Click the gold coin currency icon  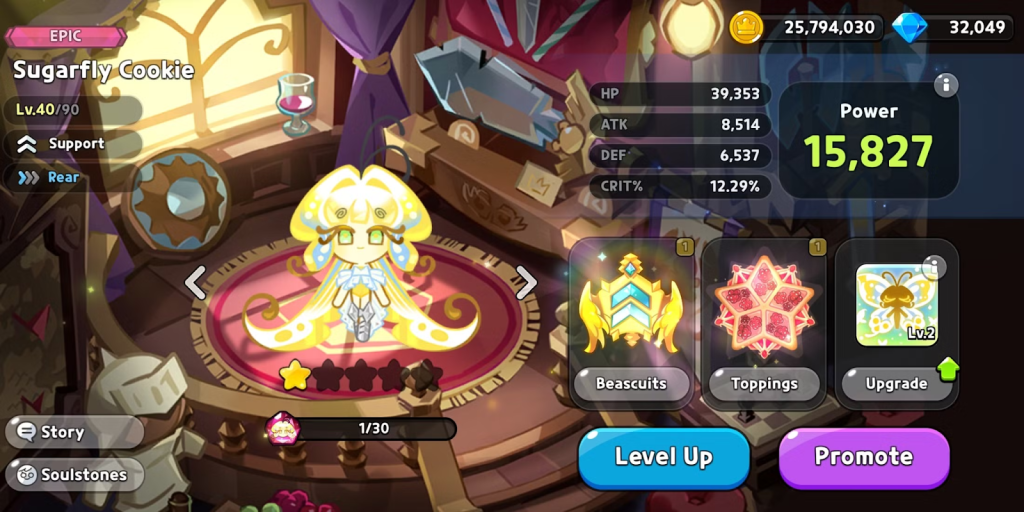[x=746, y=27]
